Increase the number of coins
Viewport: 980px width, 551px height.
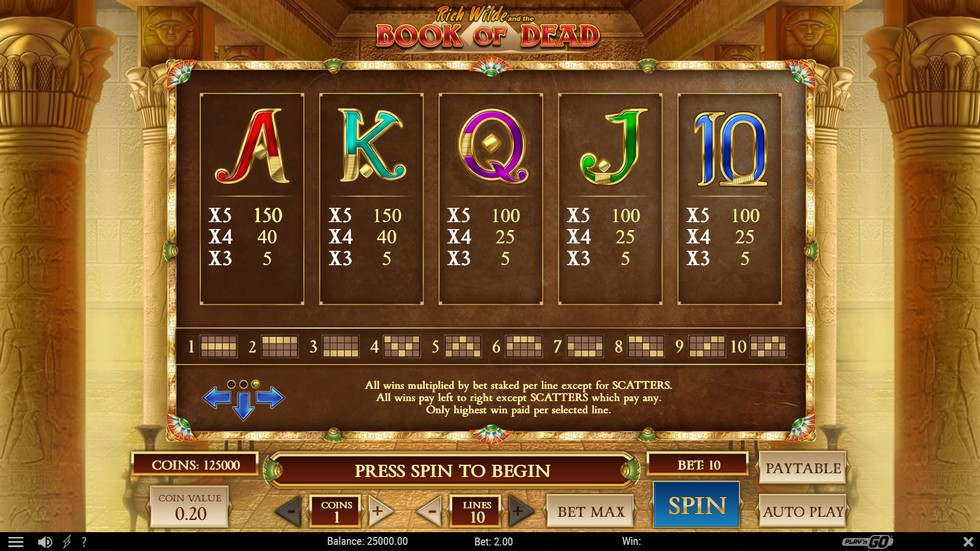[x=377, y=511]
